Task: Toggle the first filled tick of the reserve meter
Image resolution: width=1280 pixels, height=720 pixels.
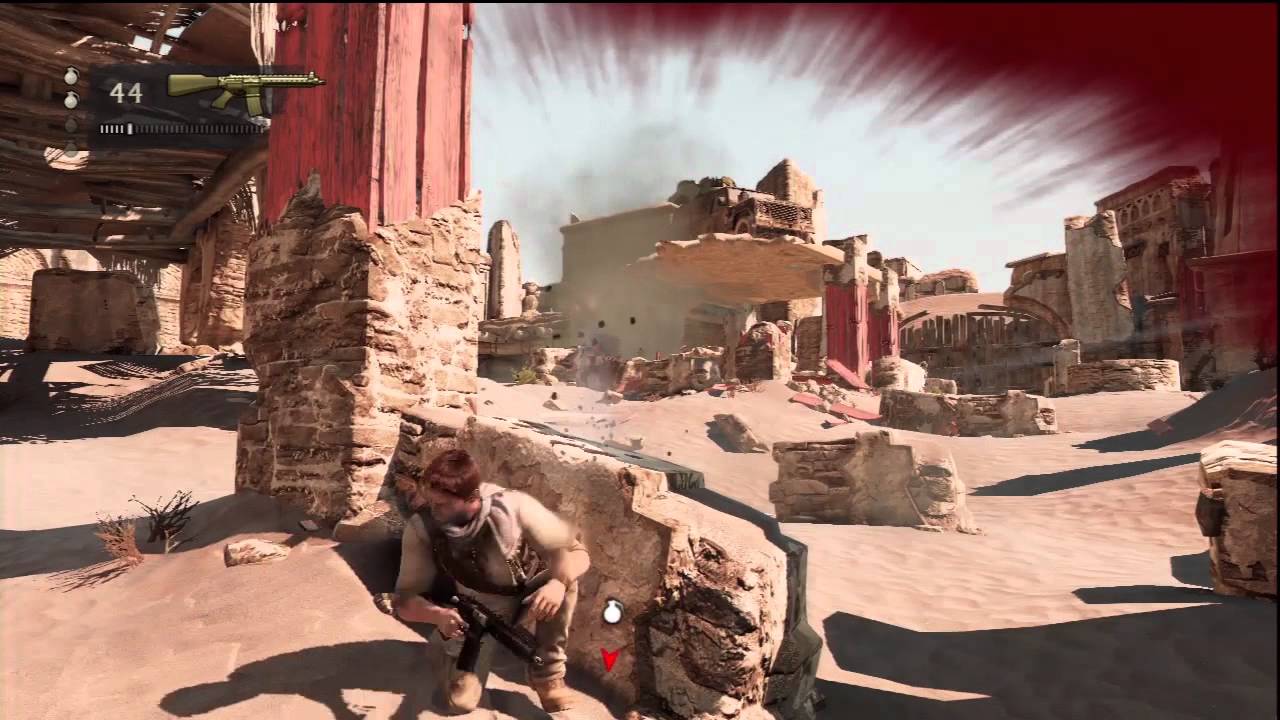Action: pyautogui.click(x=103, y=127)
